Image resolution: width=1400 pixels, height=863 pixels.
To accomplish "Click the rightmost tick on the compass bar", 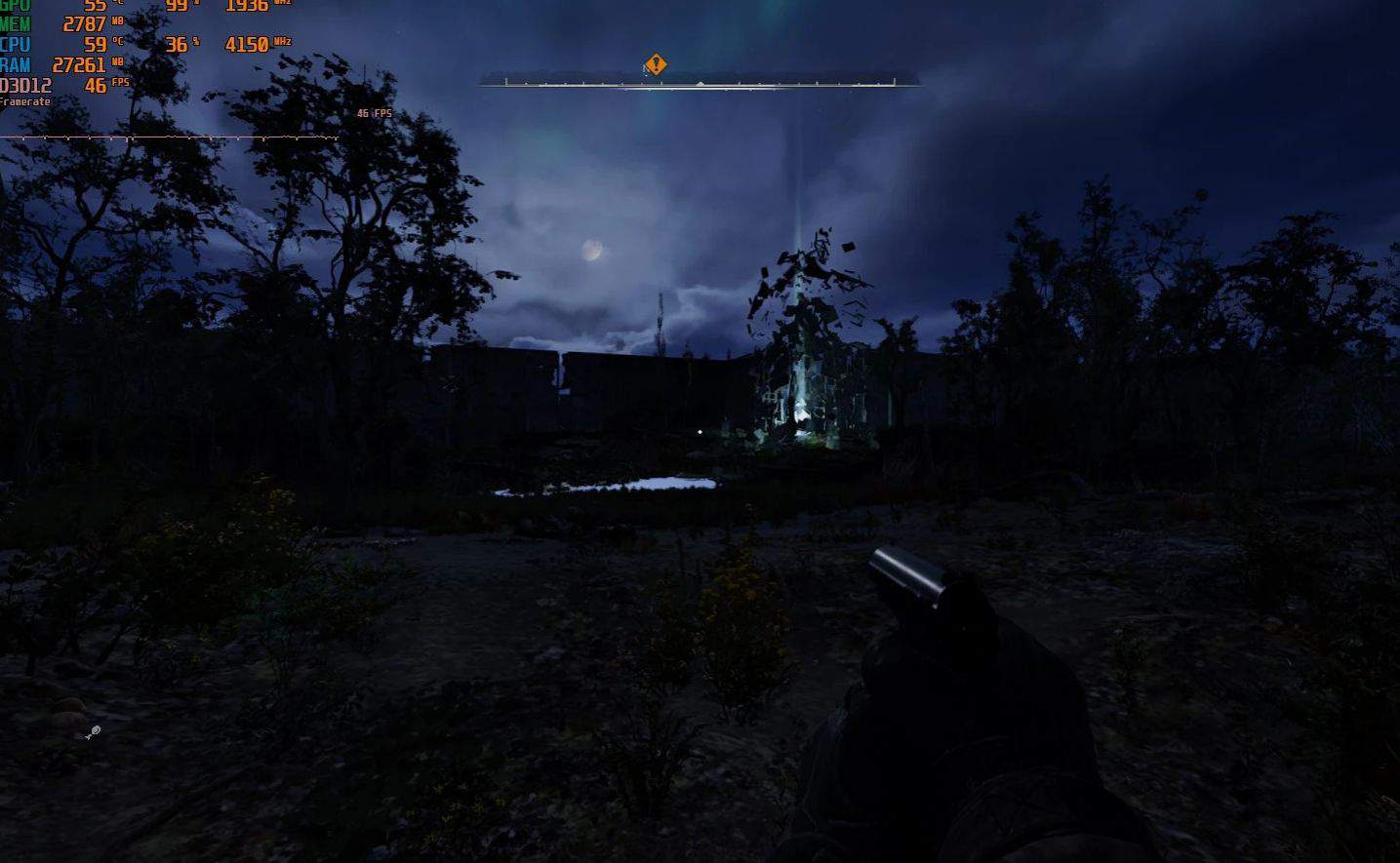I will click(x=893, y=80).
